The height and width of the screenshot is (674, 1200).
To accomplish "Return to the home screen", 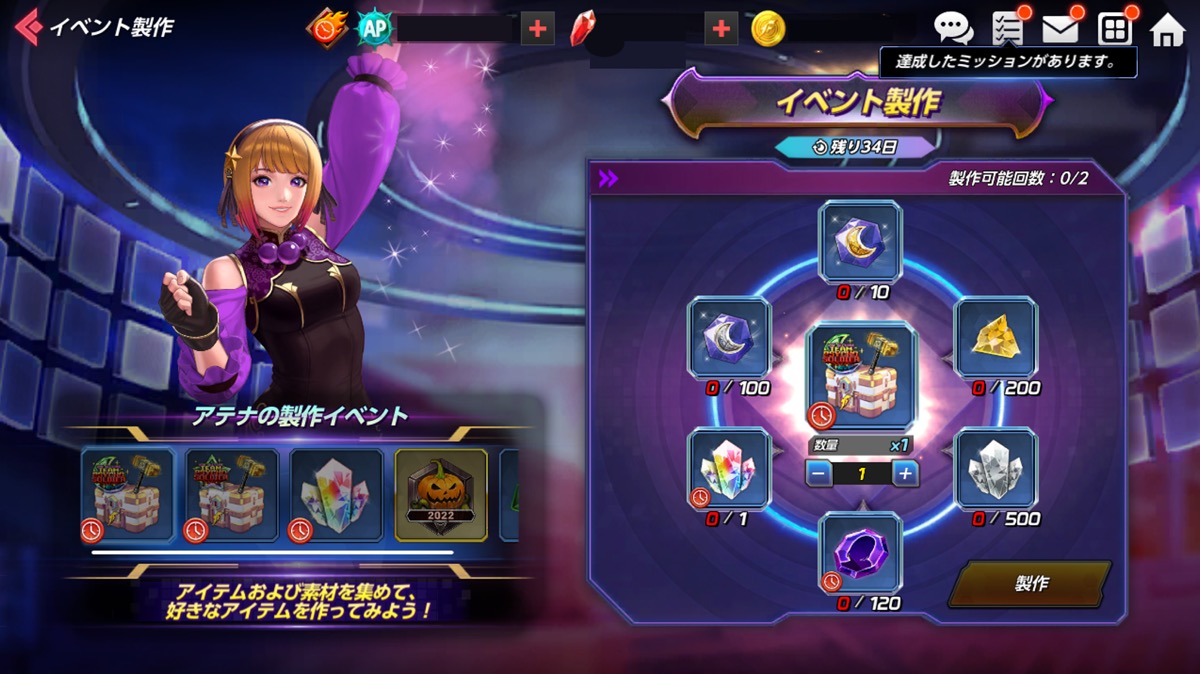I will (x=1167, y=30).
